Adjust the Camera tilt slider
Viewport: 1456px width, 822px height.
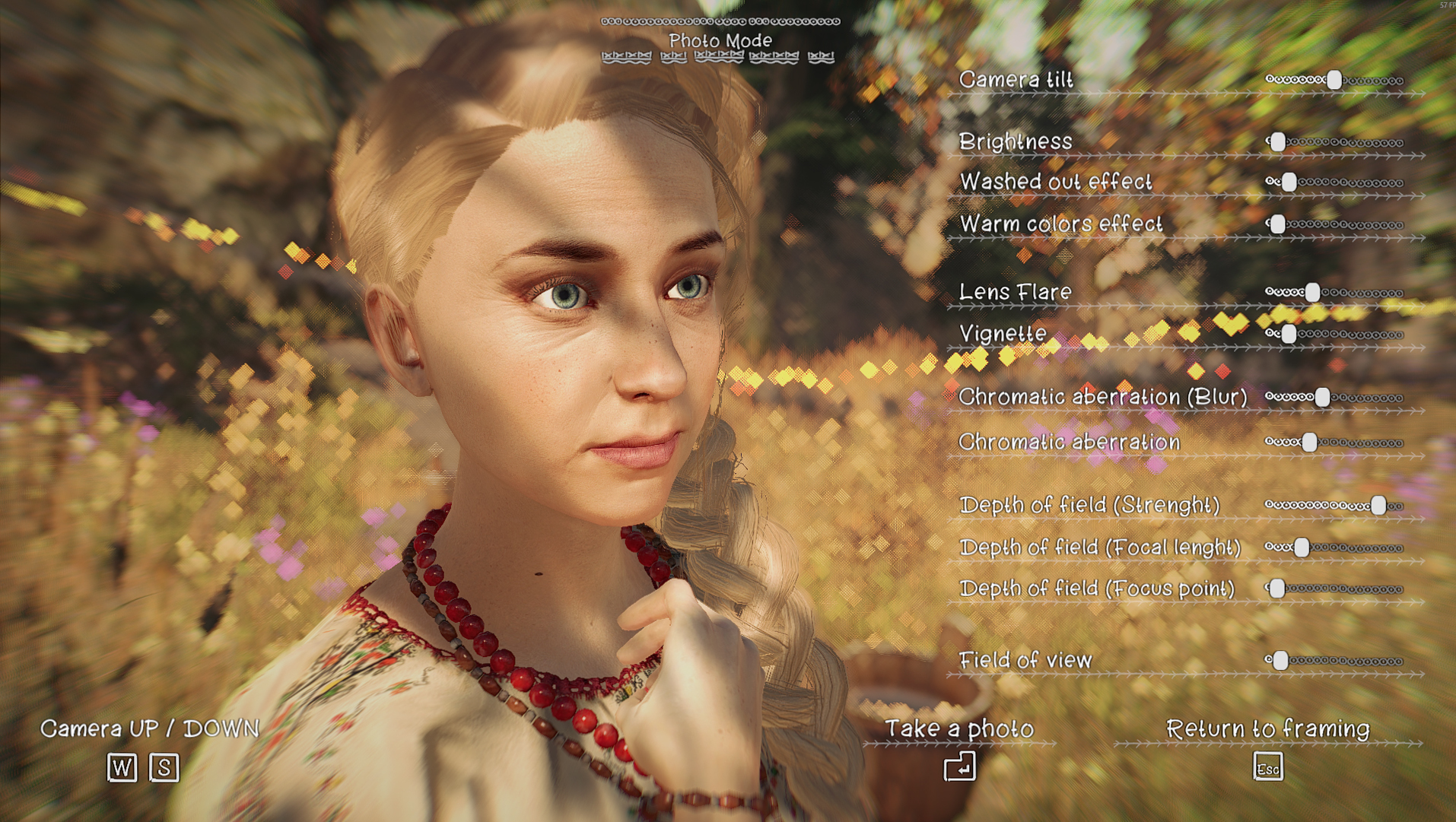click(x=1334, y=80)
